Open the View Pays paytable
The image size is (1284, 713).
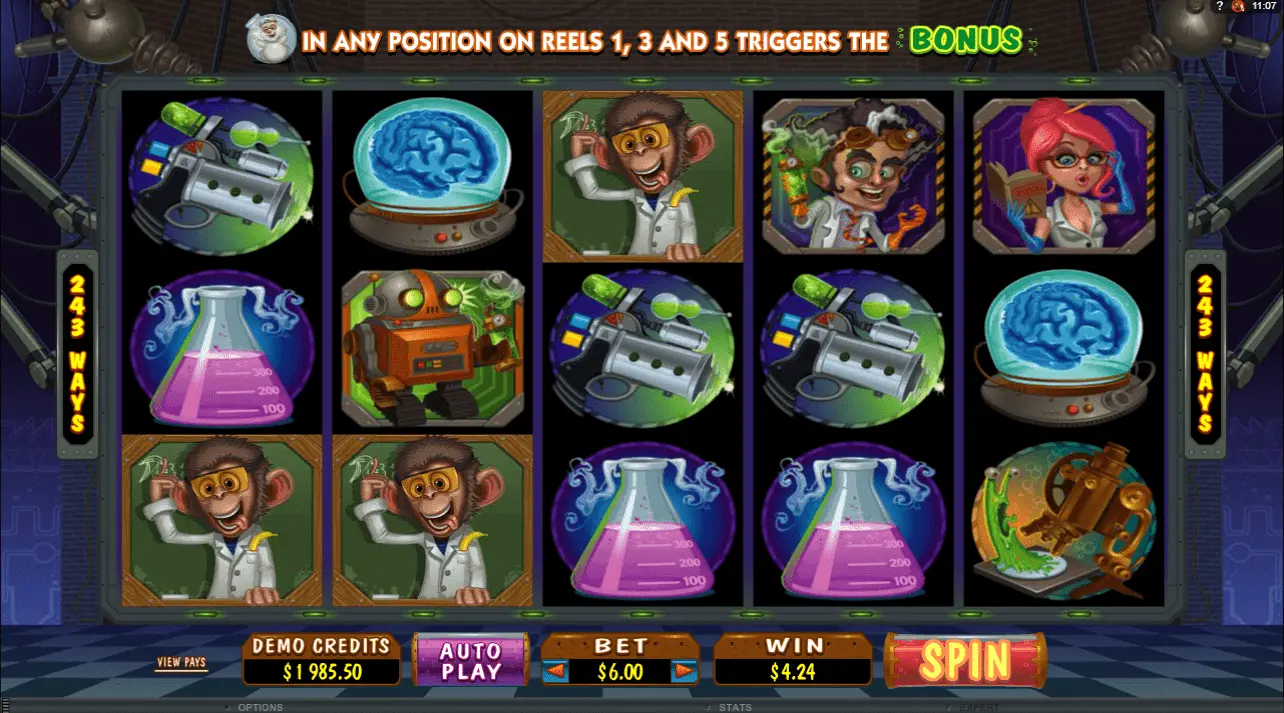pos(181,662)
